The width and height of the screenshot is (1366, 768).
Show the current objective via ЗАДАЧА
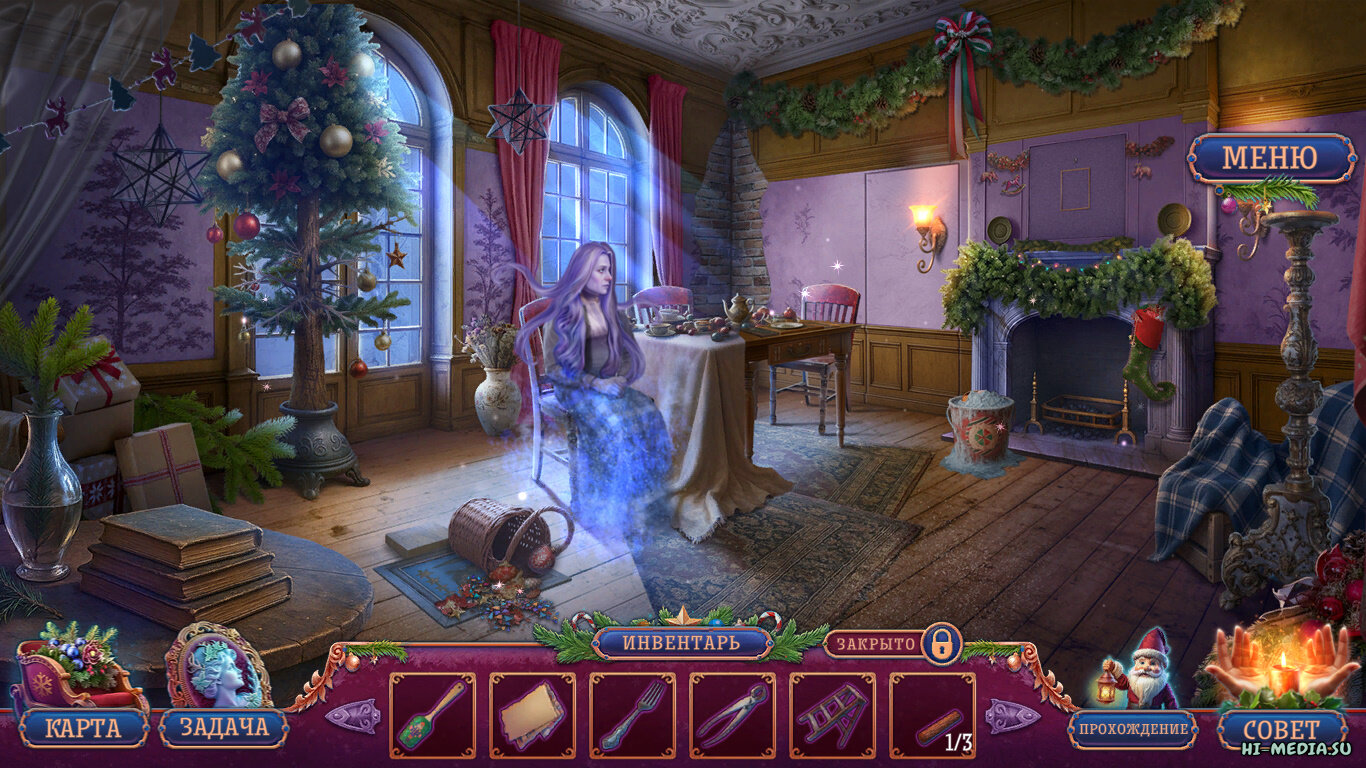click(x=223, y=727)
